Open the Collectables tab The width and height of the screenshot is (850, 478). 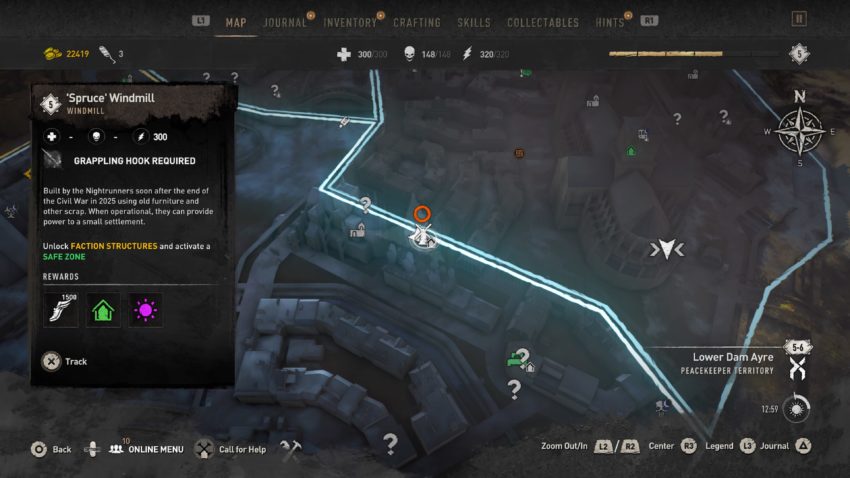coord(543,22)
